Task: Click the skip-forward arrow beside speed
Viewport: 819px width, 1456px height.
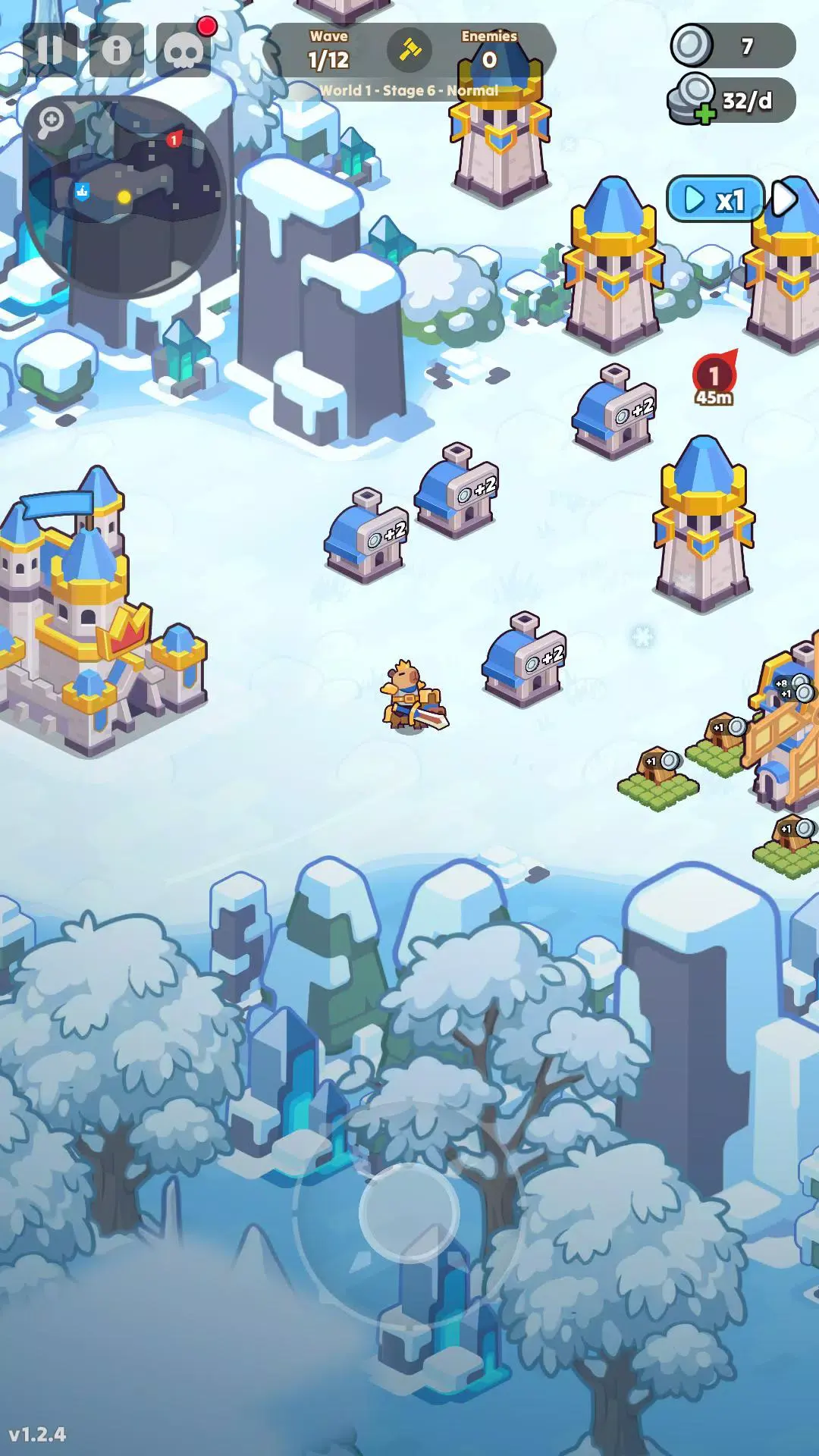Action: pyautogui.click(x=786, y=199)
